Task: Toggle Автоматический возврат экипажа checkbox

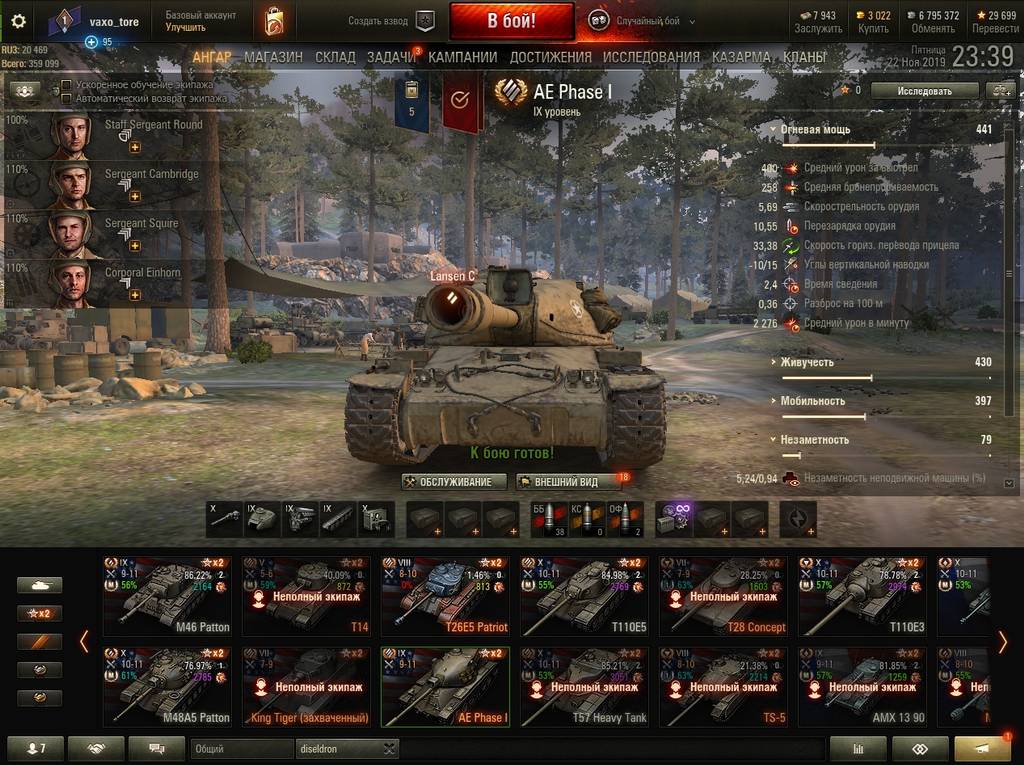Action: [66, 99]
